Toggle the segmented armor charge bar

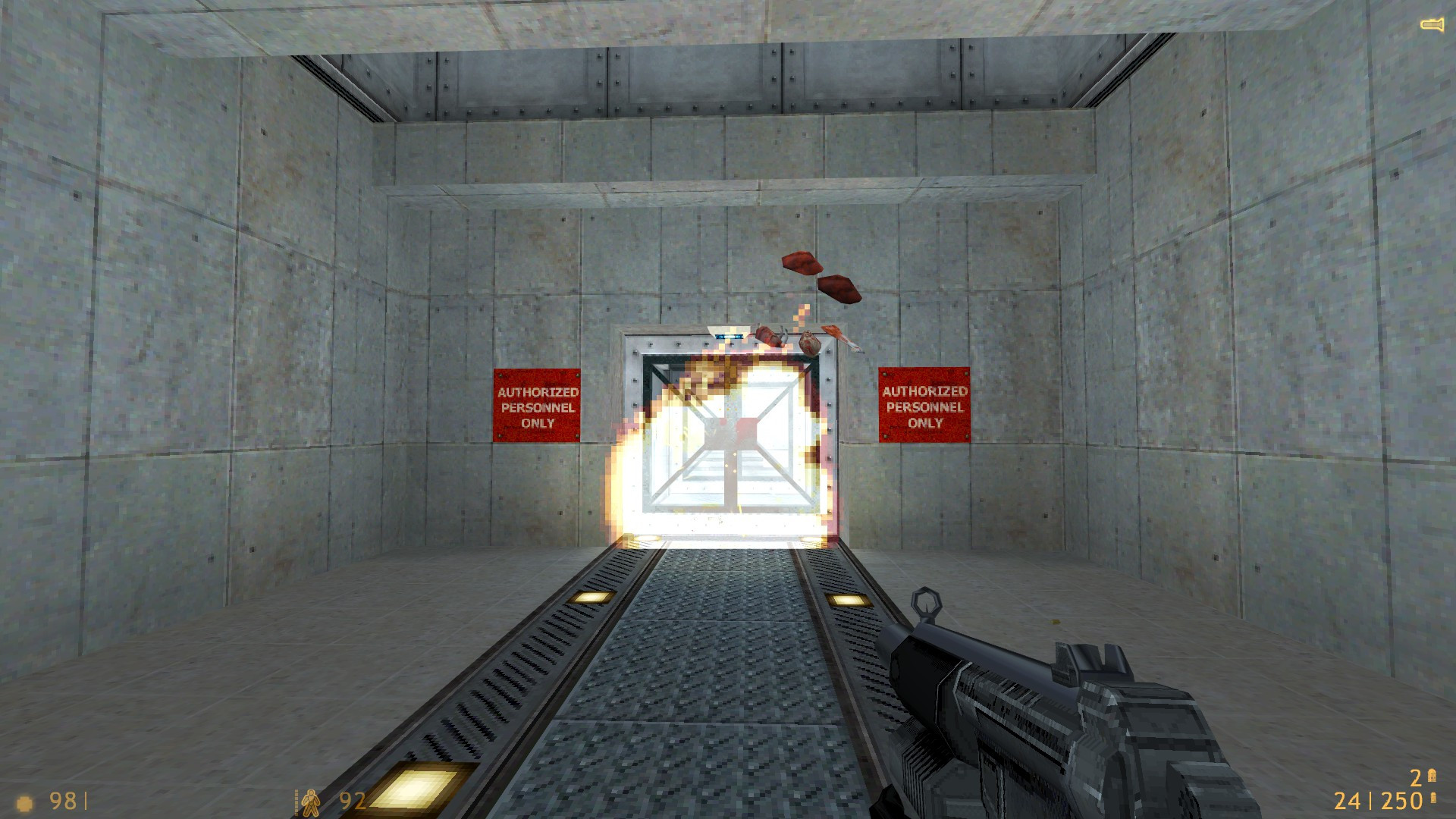point(297,802)
